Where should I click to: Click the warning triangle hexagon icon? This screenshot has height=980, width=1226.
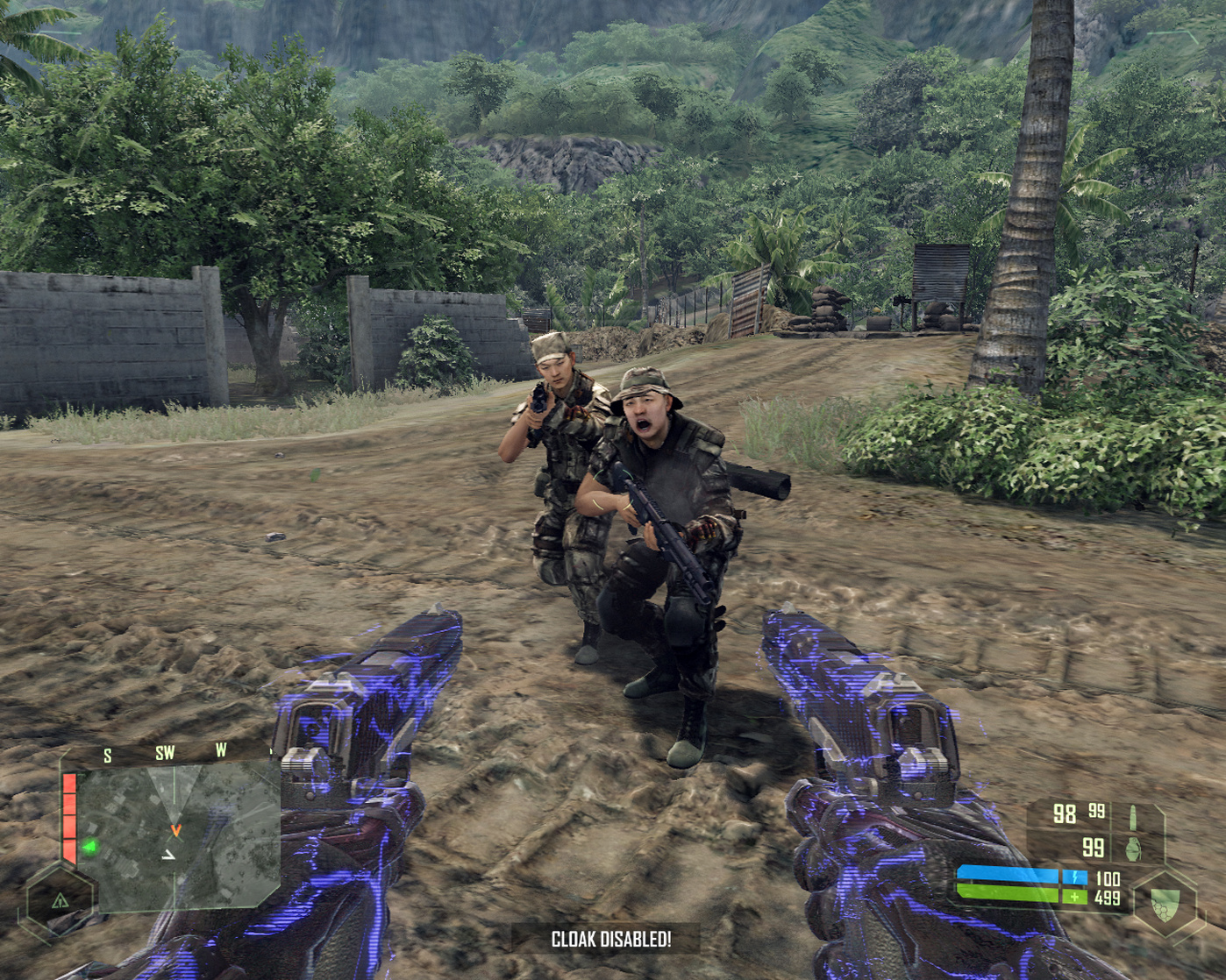click(x=60, y=899)
